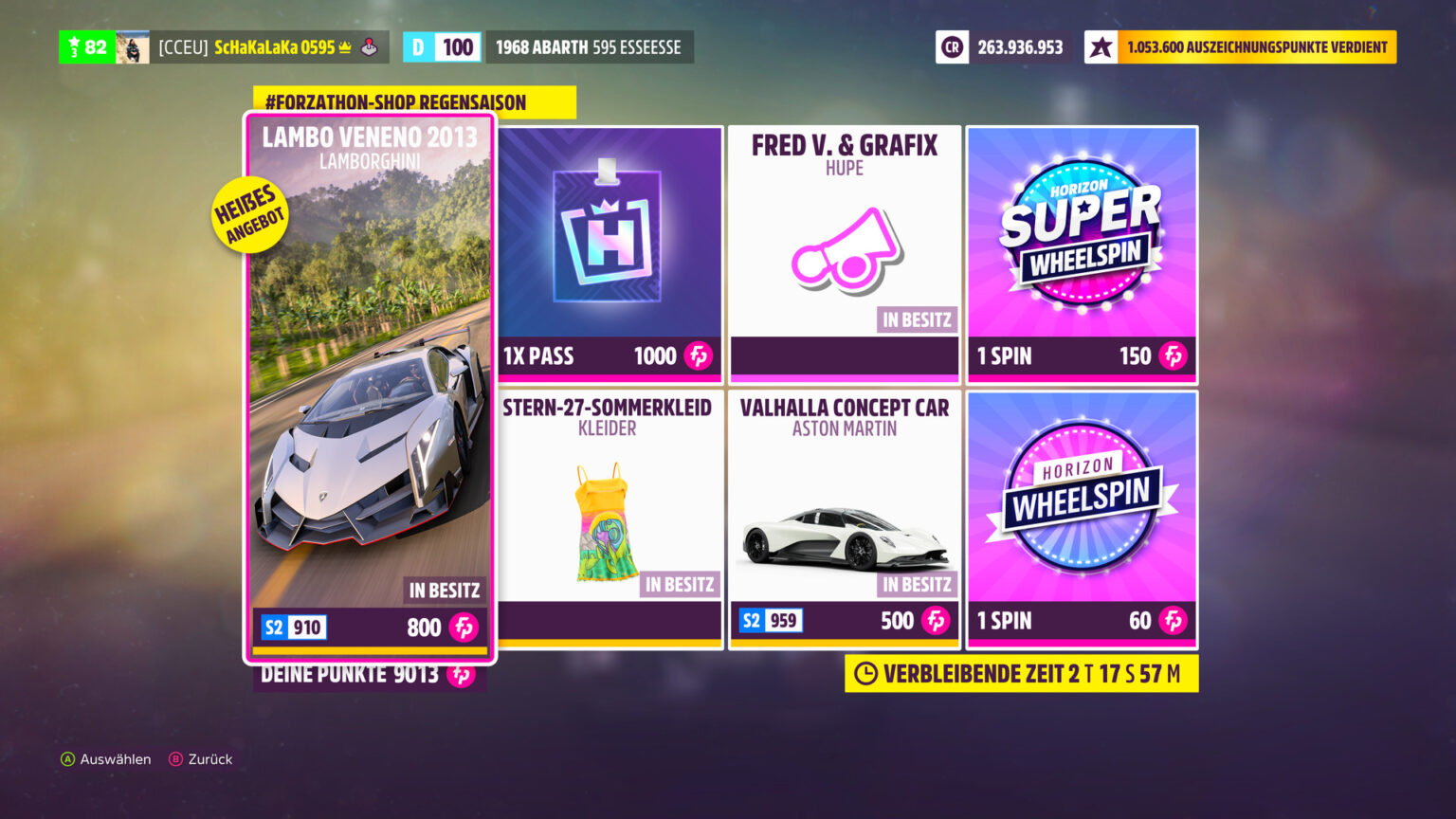Click the CR credits icon
The image size is (1456, 819).
click(952, 46)
